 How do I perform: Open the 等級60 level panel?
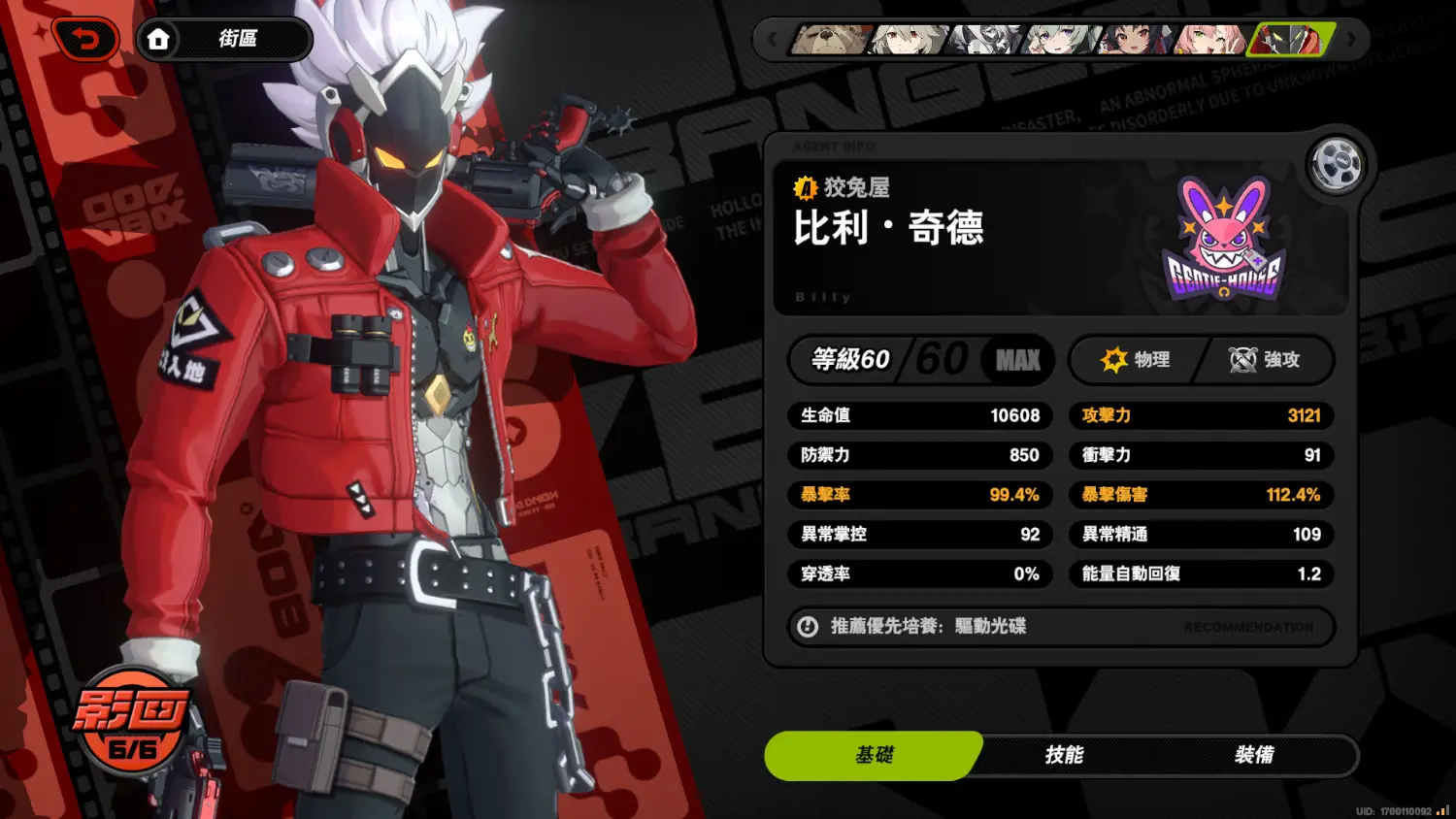click(919, 360)
